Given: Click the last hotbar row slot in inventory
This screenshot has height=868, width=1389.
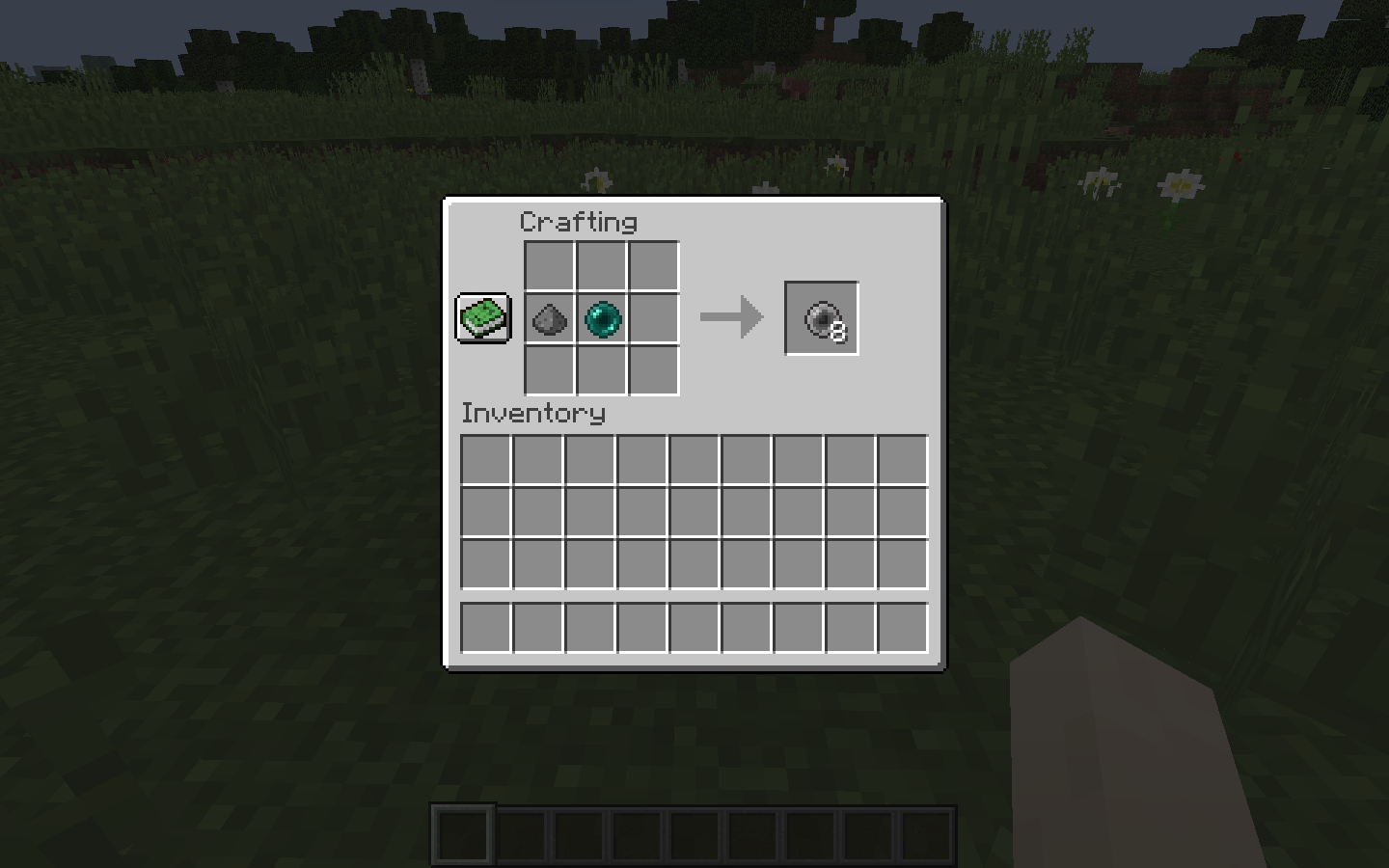Looking at the screenshot, I should click(902, 627).
